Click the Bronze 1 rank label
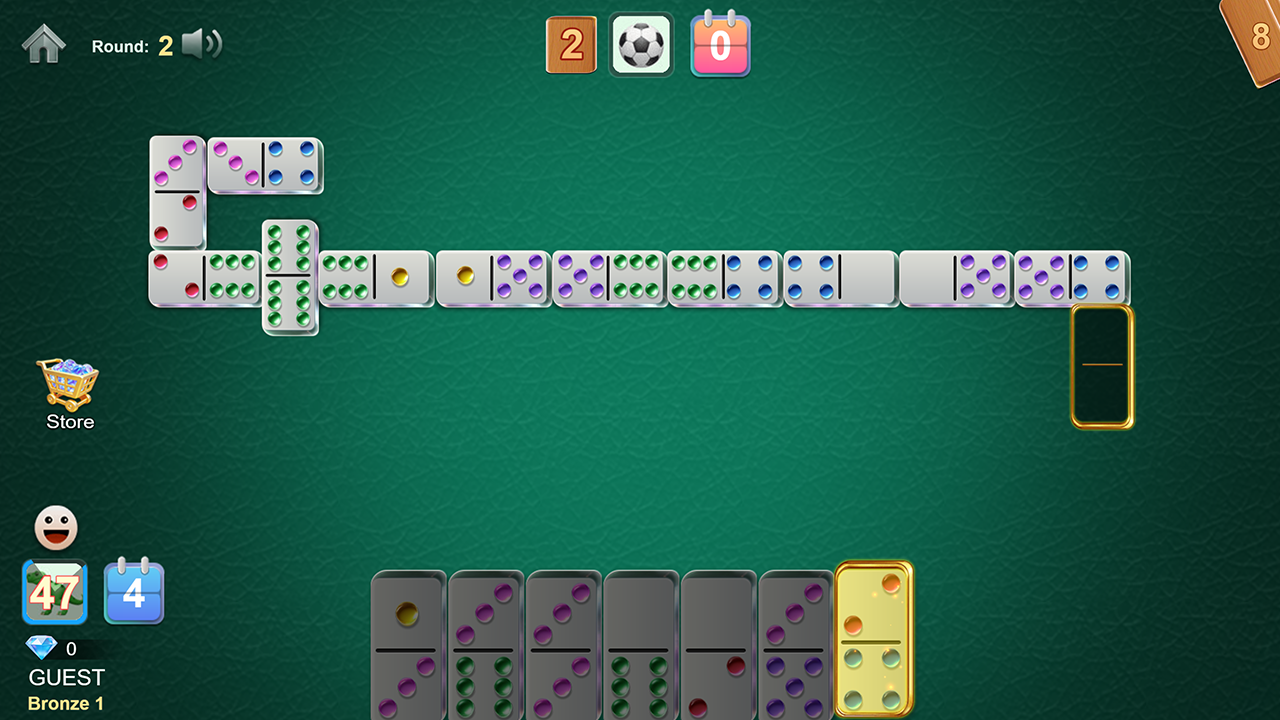The image size is (1280, 720). click(x=64, y=703)
